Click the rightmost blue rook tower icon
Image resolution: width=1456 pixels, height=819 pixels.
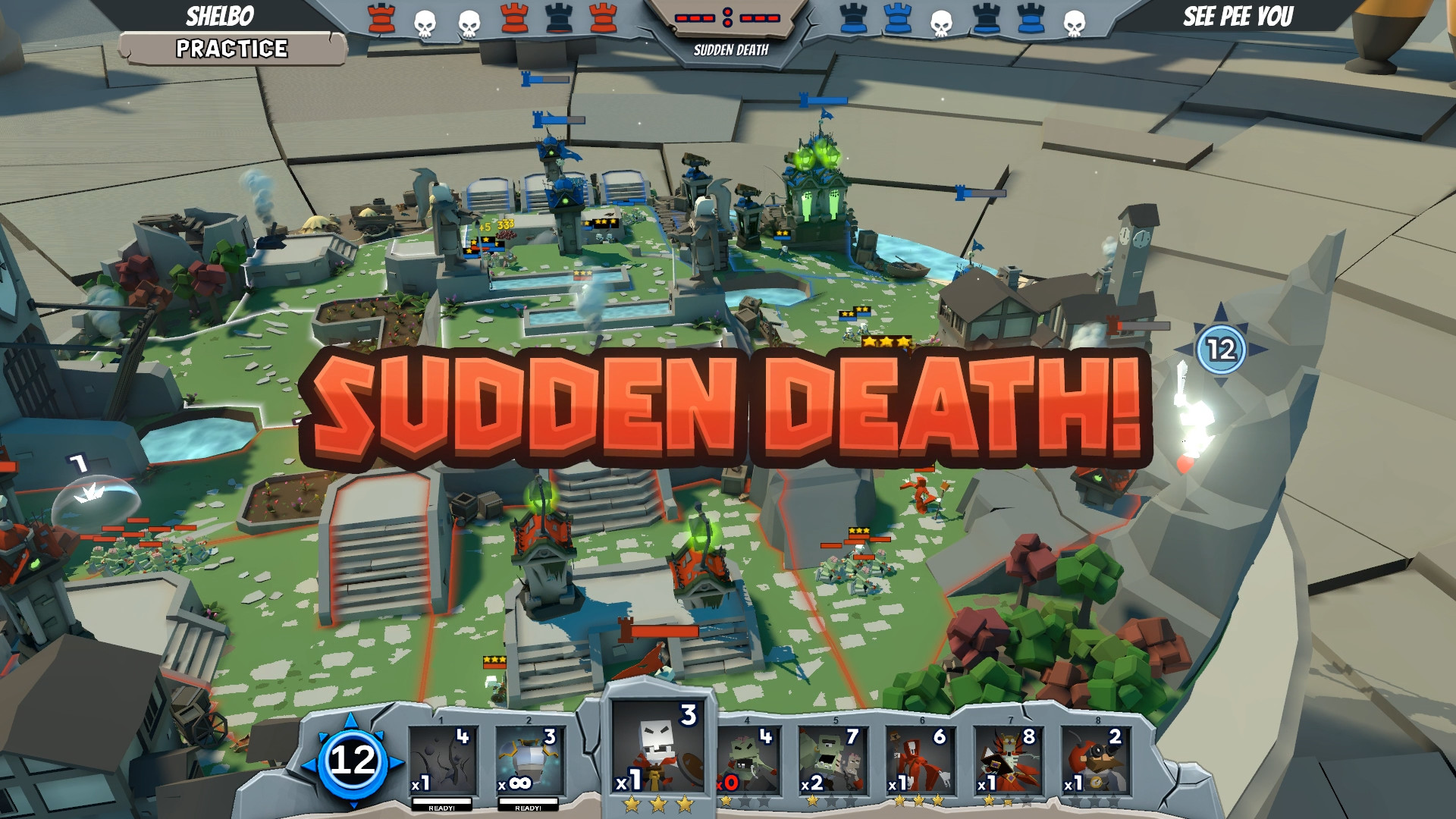1030,17
